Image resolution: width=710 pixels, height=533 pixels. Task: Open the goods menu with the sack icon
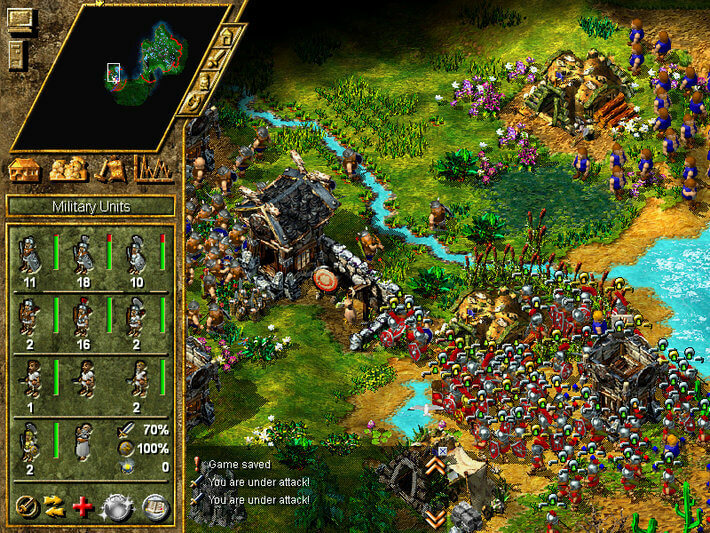111,169
